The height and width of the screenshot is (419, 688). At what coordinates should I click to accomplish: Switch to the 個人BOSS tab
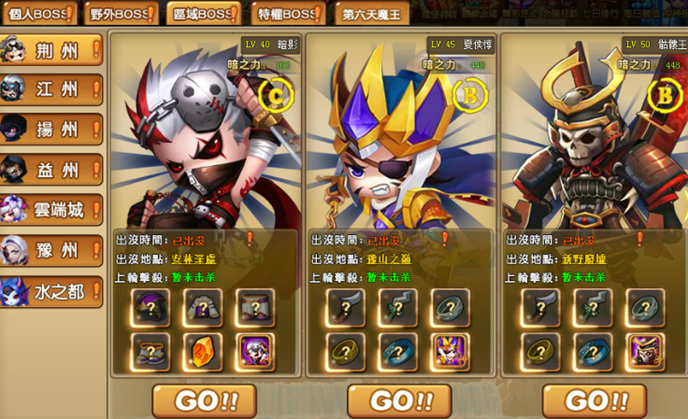[x=37, y=15]
